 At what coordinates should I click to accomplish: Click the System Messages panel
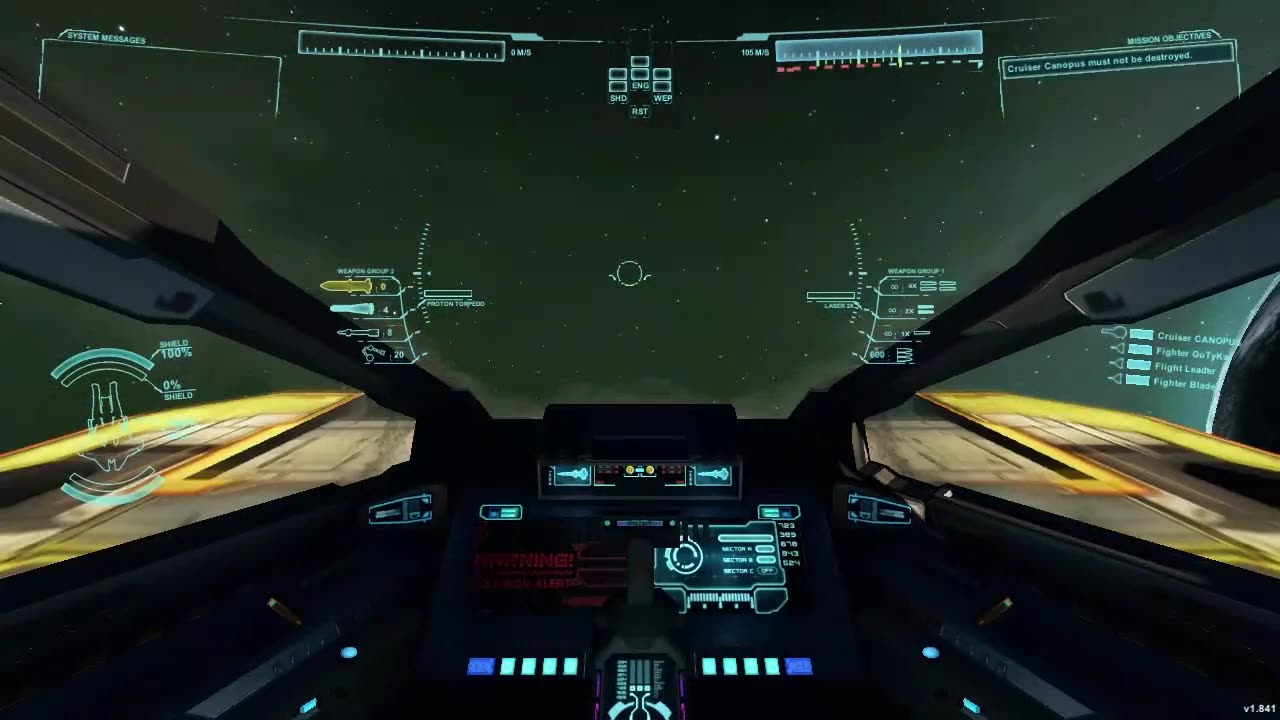point(160,80)
